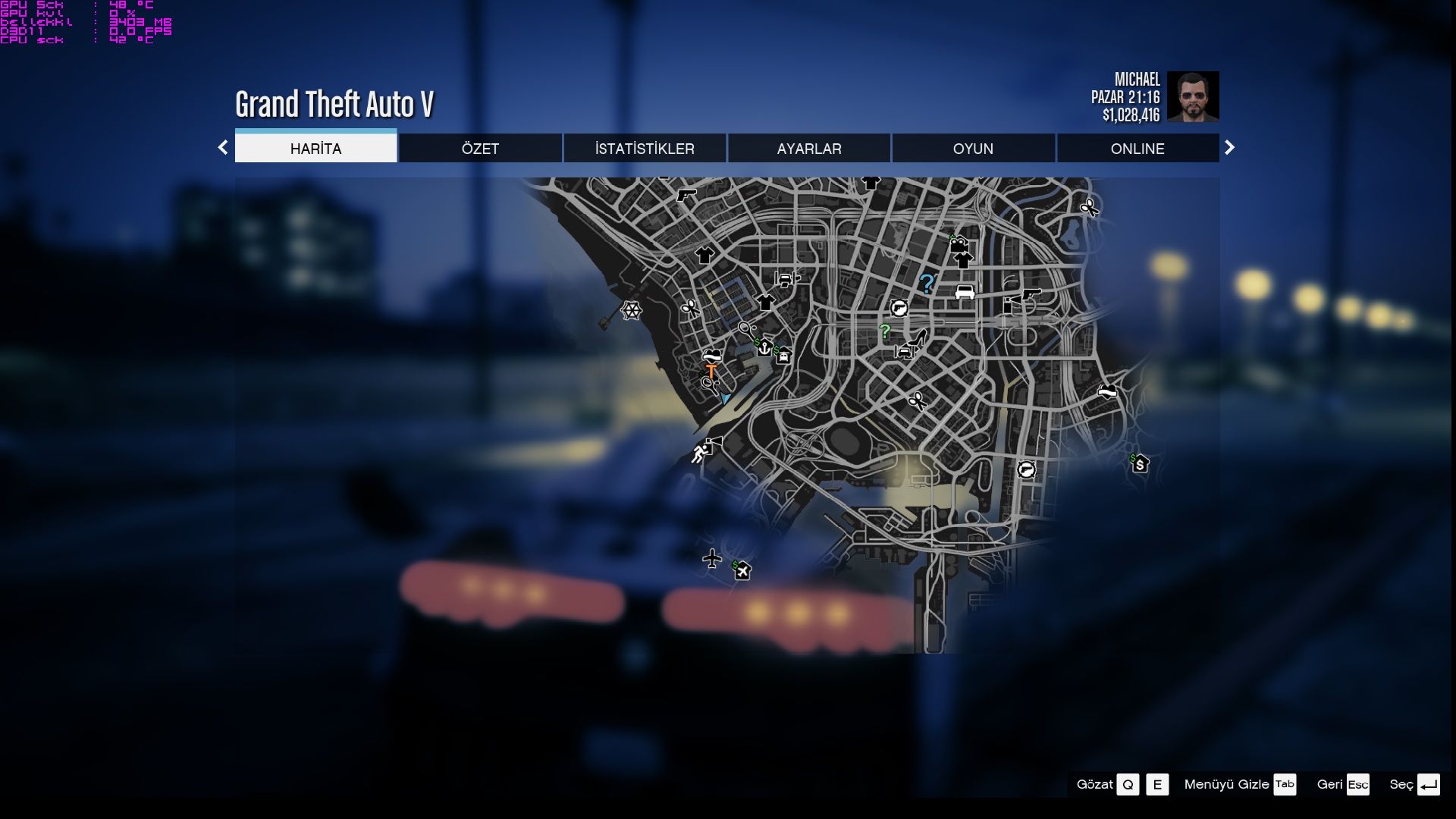Switch to the ÖZET tab
Screen dimensions: 1456x819
480,149
